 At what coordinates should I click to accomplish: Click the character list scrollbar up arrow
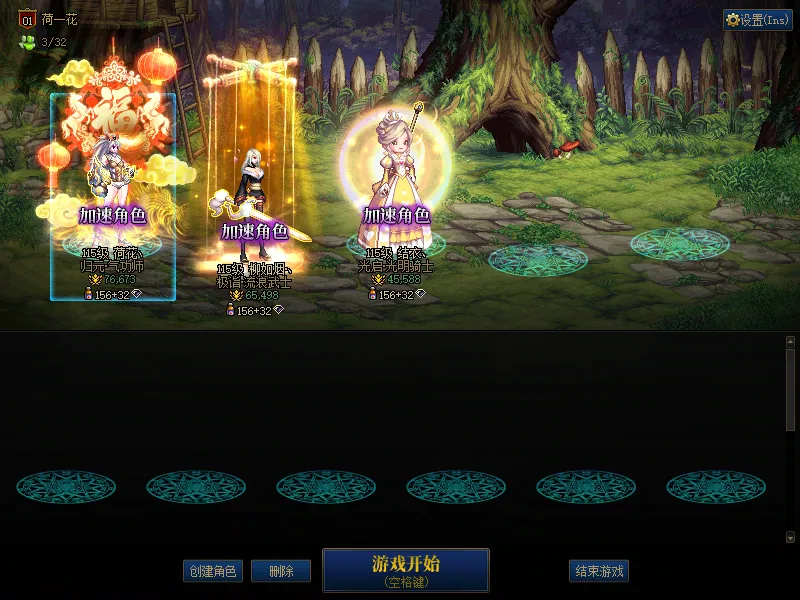(790, 341)
